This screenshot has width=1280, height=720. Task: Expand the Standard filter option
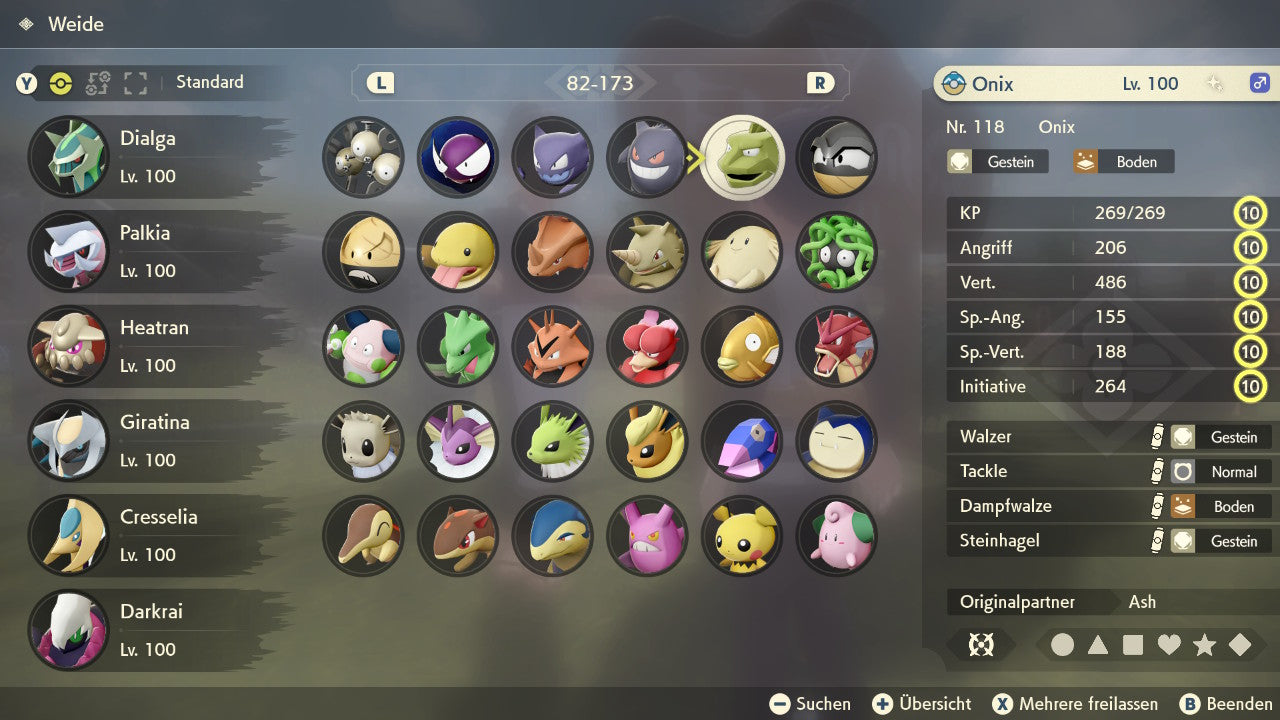[x=210, y=83]
